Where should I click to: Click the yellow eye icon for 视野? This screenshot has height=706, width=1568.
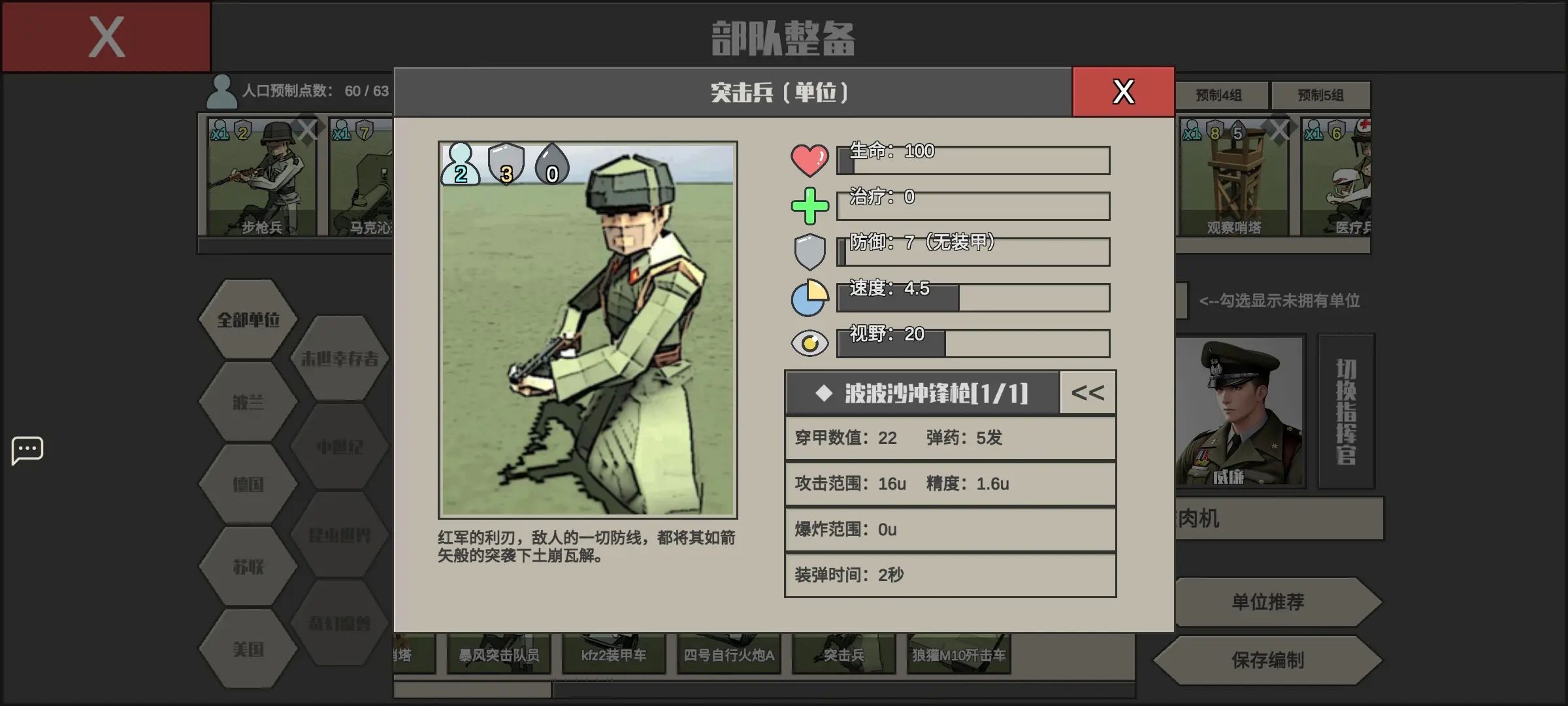coord(810,343)
